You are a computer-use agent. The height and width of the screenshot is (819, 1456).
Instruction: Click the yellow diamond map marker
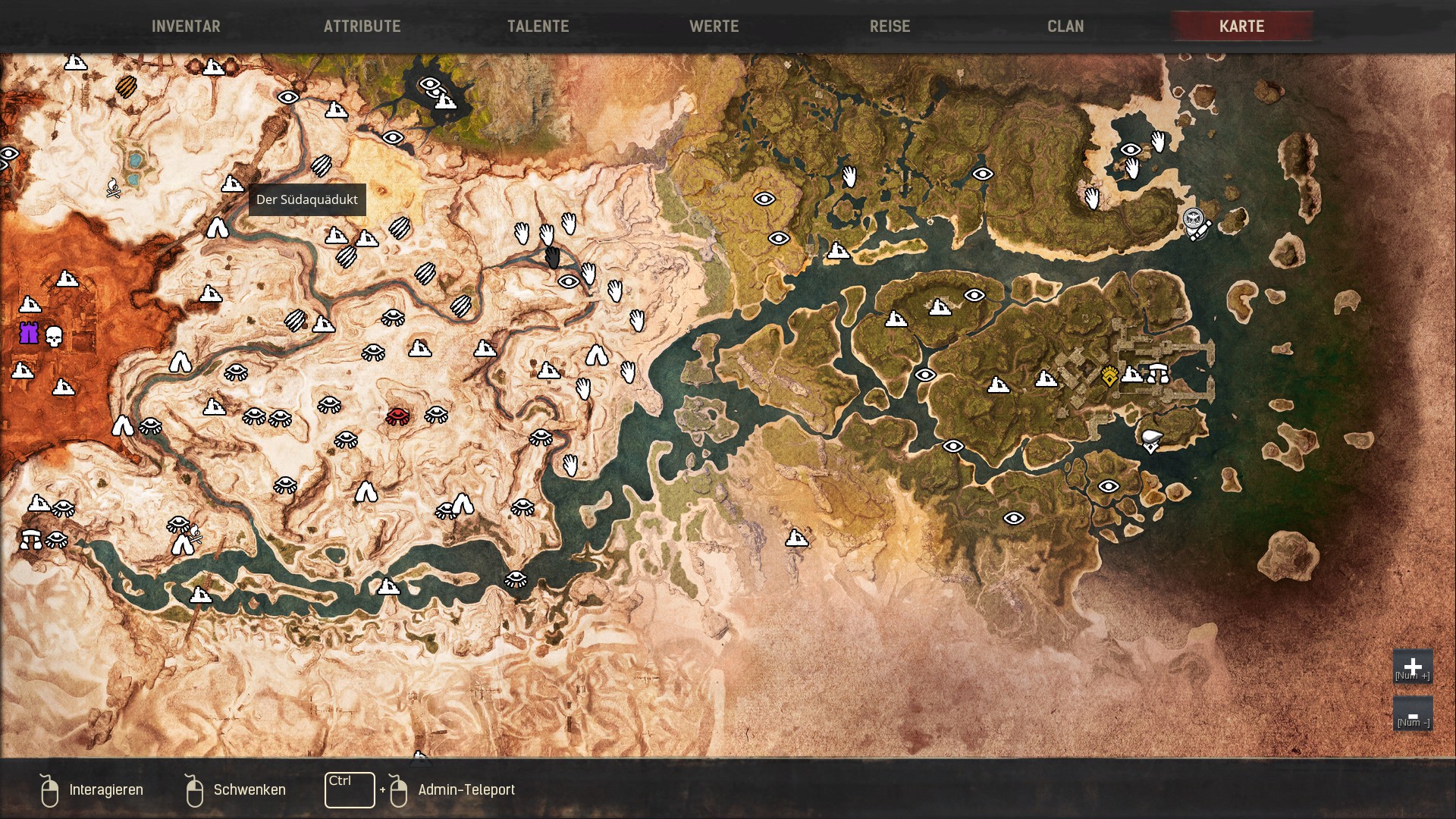(x=1109, y=376)
